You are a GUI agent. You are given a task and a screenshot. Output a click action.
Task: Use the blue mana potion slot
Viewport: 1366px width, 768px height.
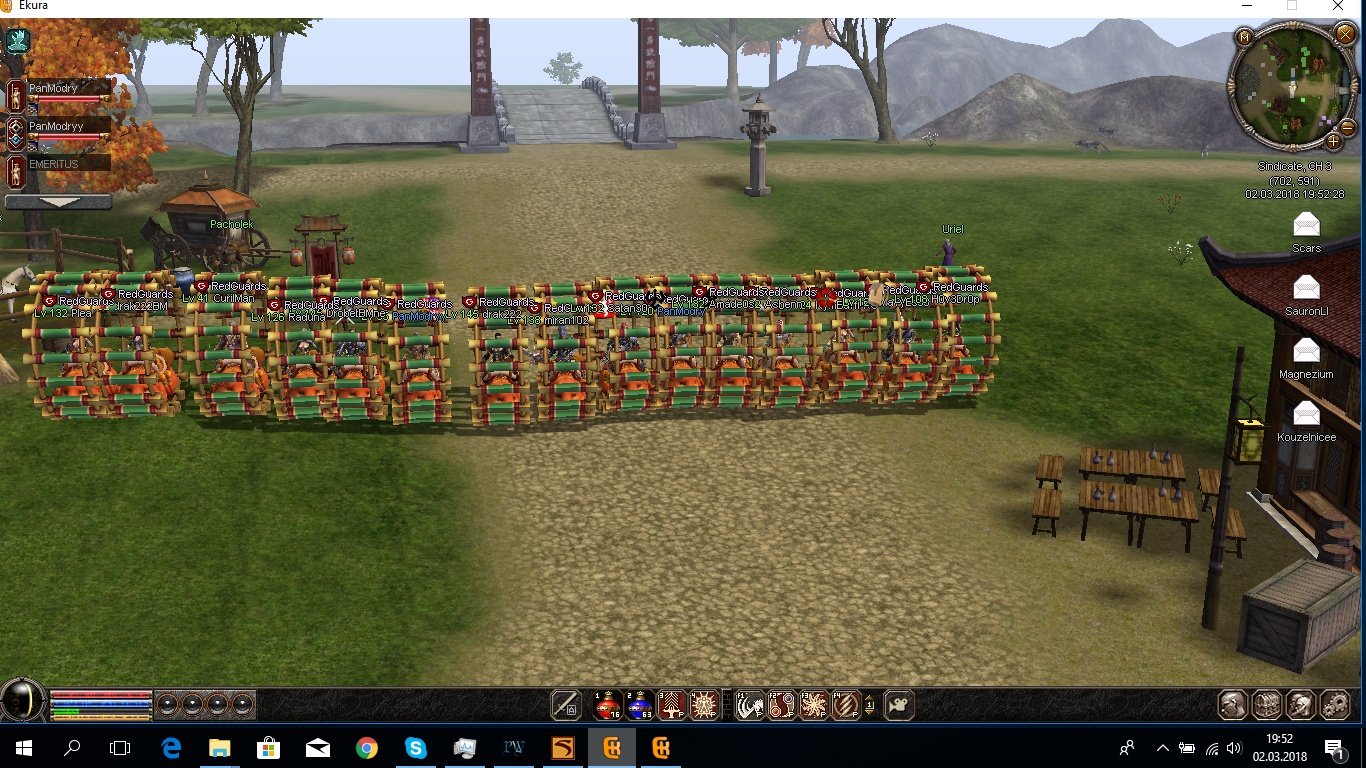[639, 705]
